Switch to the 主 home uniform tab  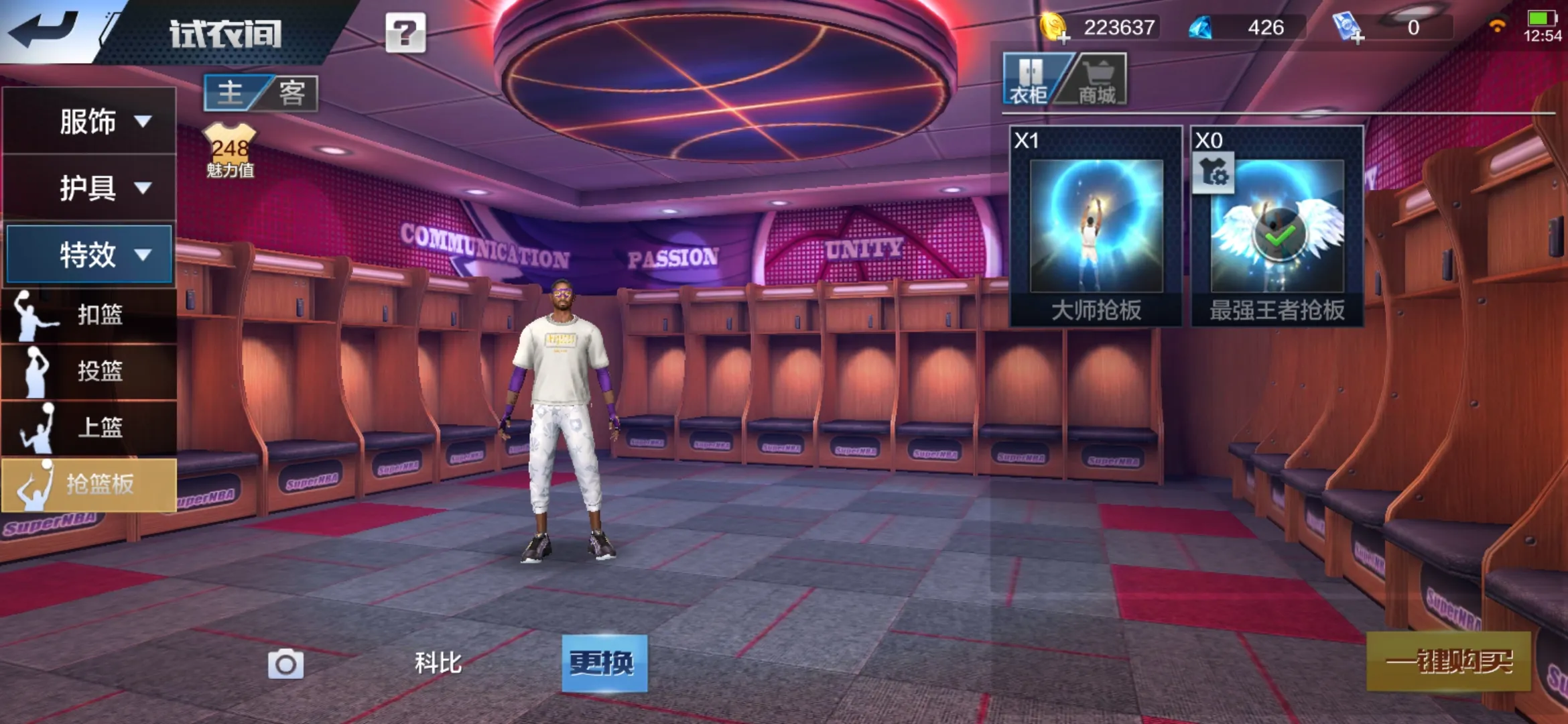point(231,93)
